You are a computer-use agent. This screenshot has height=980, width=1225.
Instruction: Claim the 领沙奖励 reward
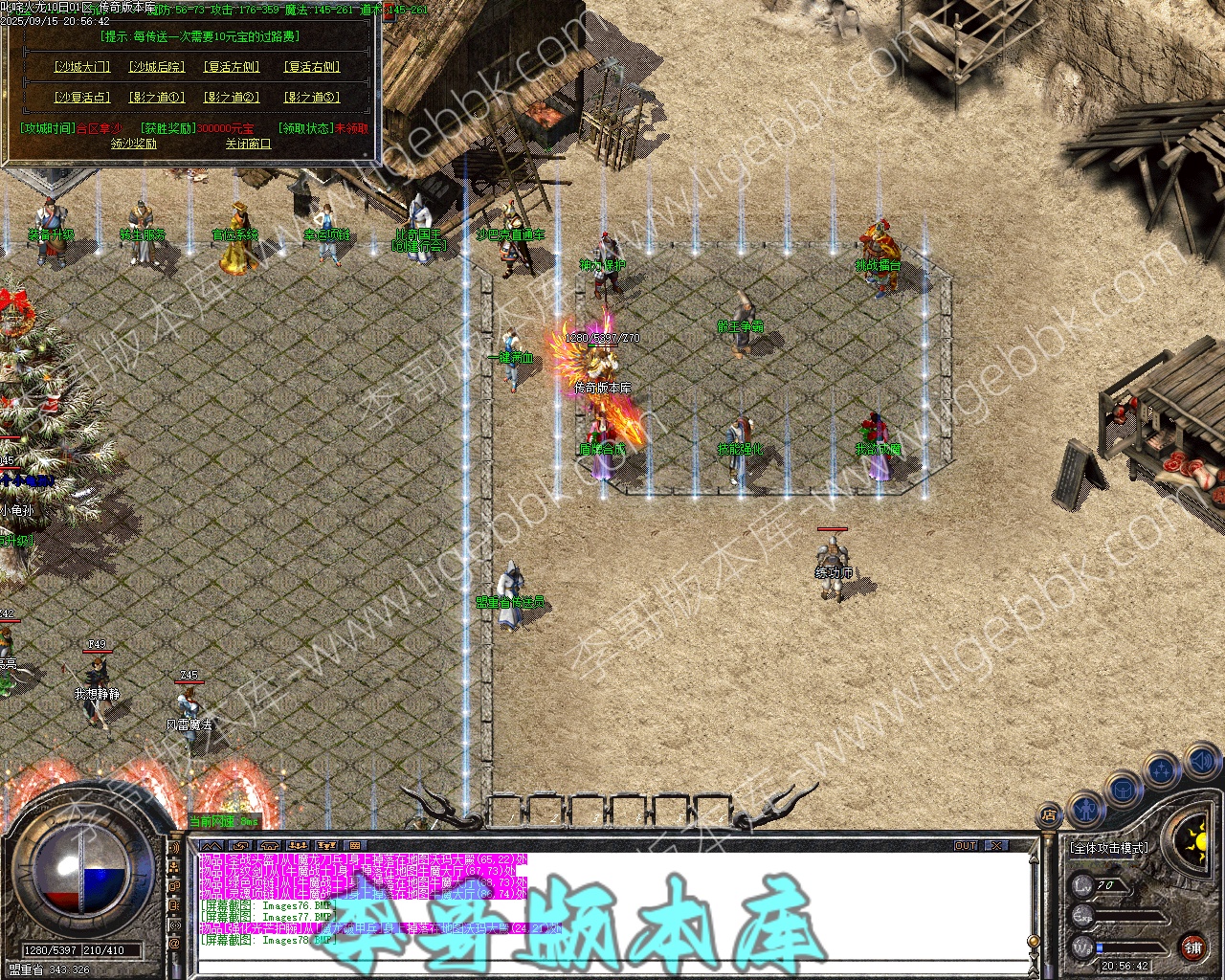[134, 144]
